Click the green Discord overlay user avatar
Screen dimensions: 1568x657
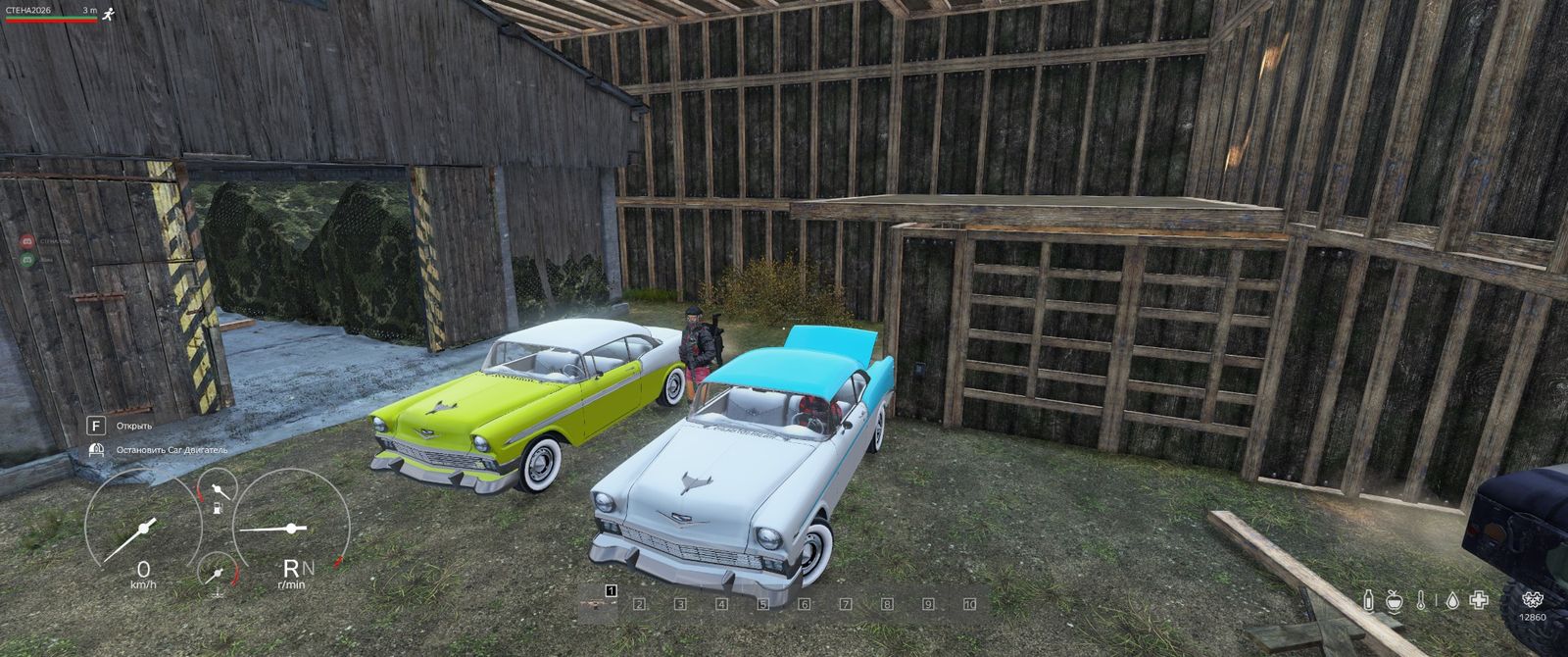click(x=27, y=260)
